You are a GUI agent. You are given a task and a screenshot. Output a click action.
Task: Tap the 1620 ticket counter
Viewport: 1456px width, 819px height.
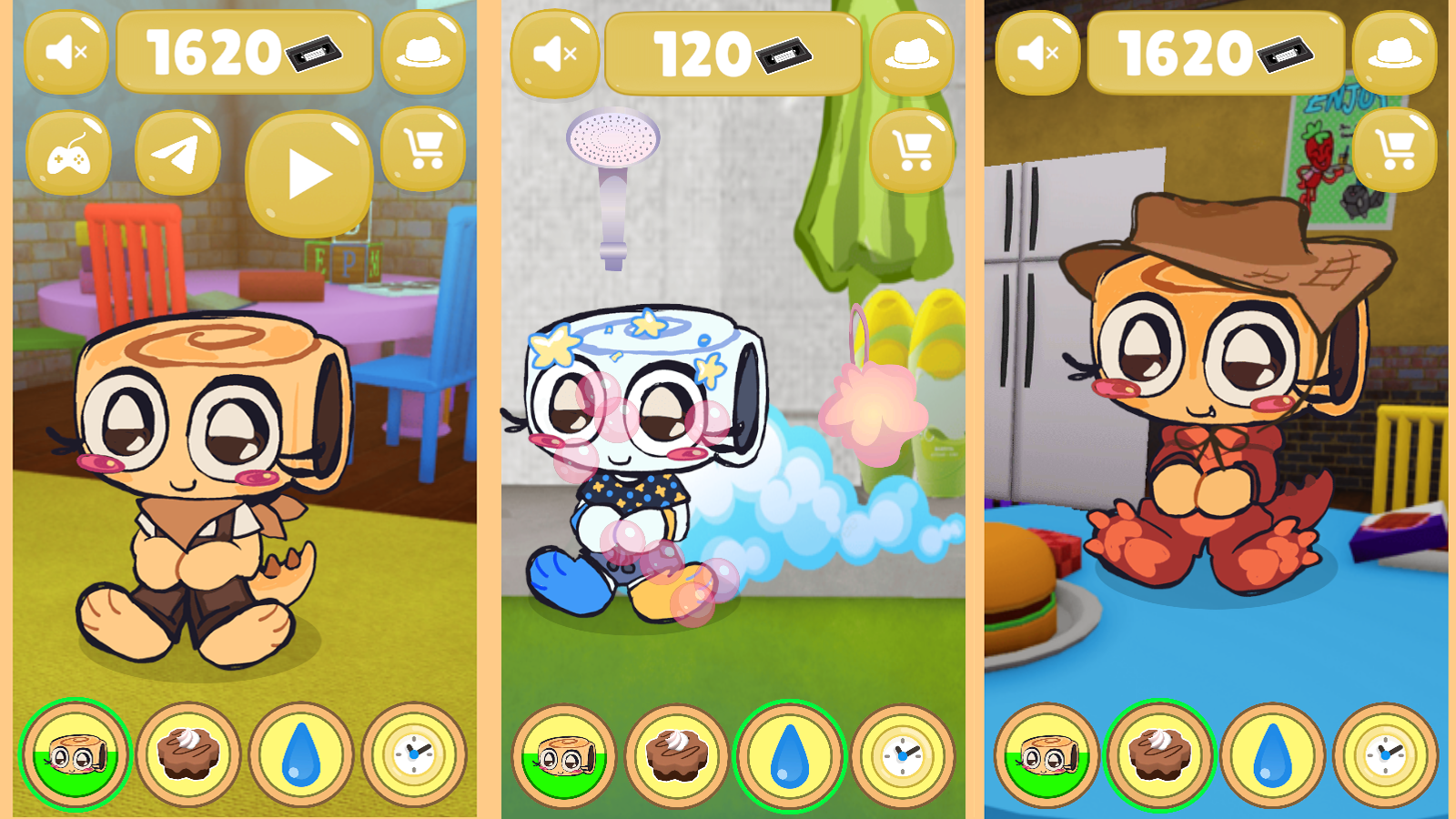pos(244,50)
